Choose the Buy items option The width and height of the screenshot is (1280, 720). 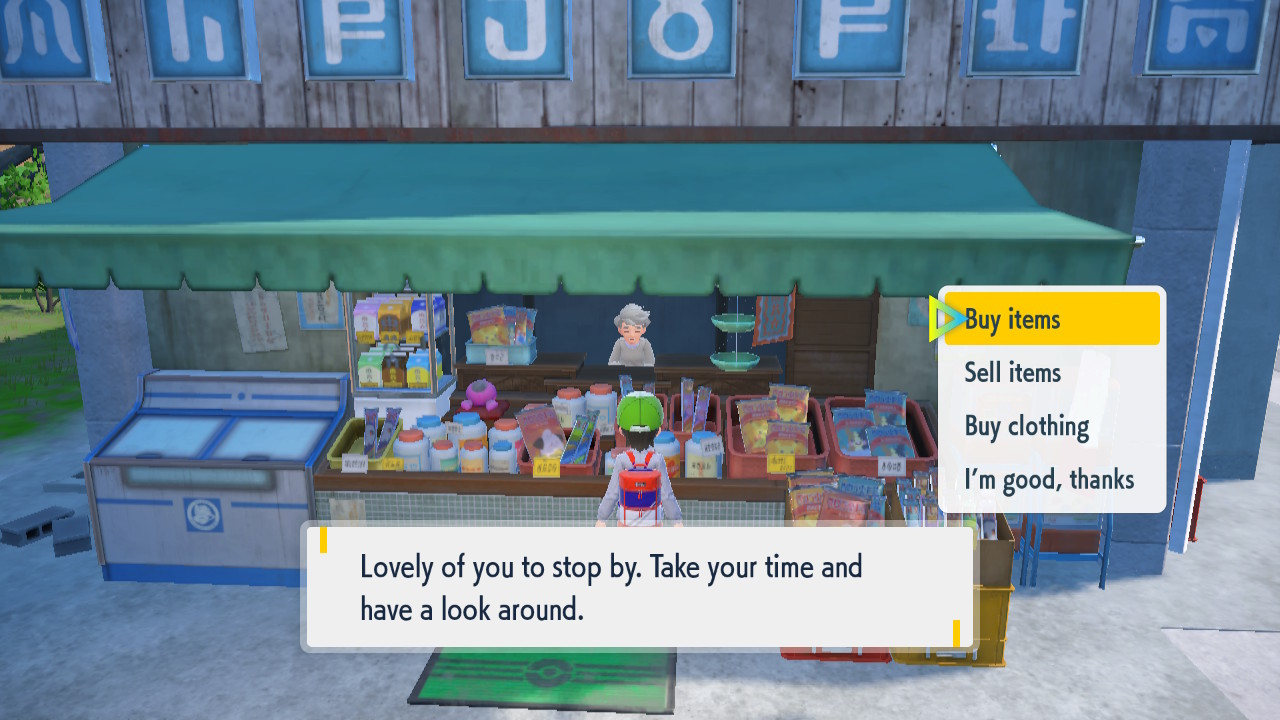tap(1050, 319)
